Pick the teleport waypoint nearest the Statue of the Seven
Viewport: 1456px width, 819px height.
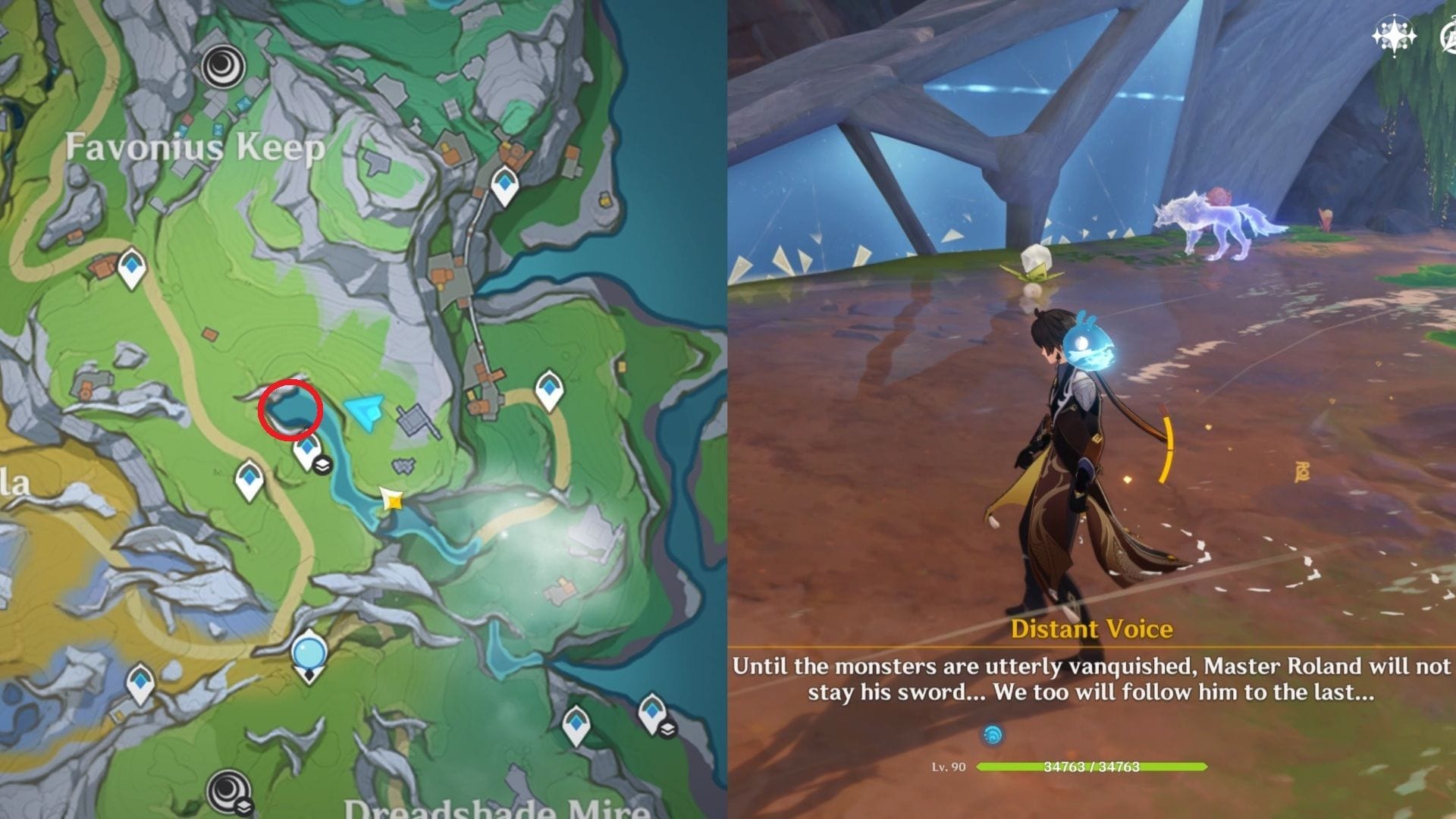141,684
